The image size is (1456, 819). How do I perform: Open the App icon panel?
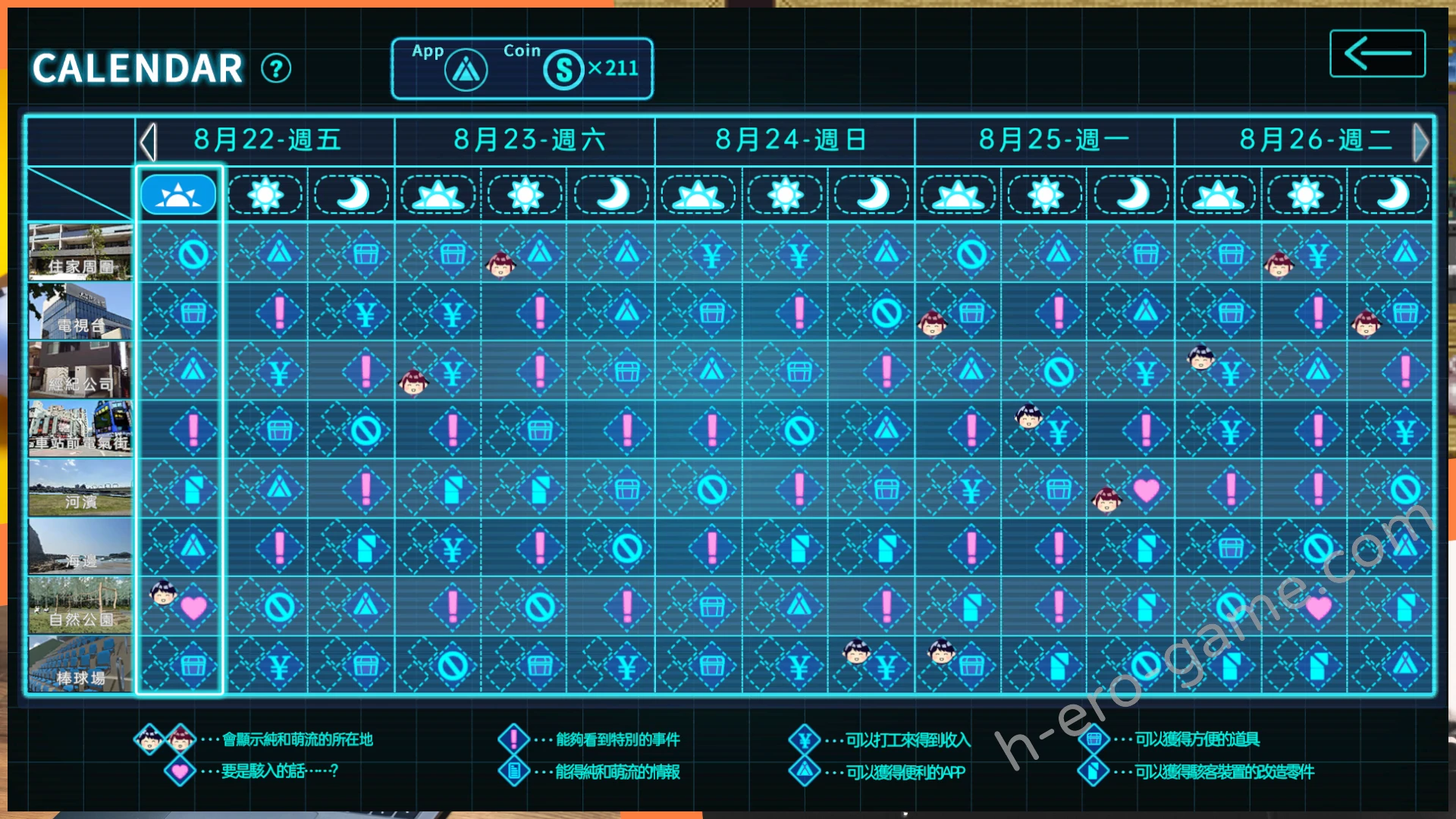pyautogui.click(x=466, y=71)
